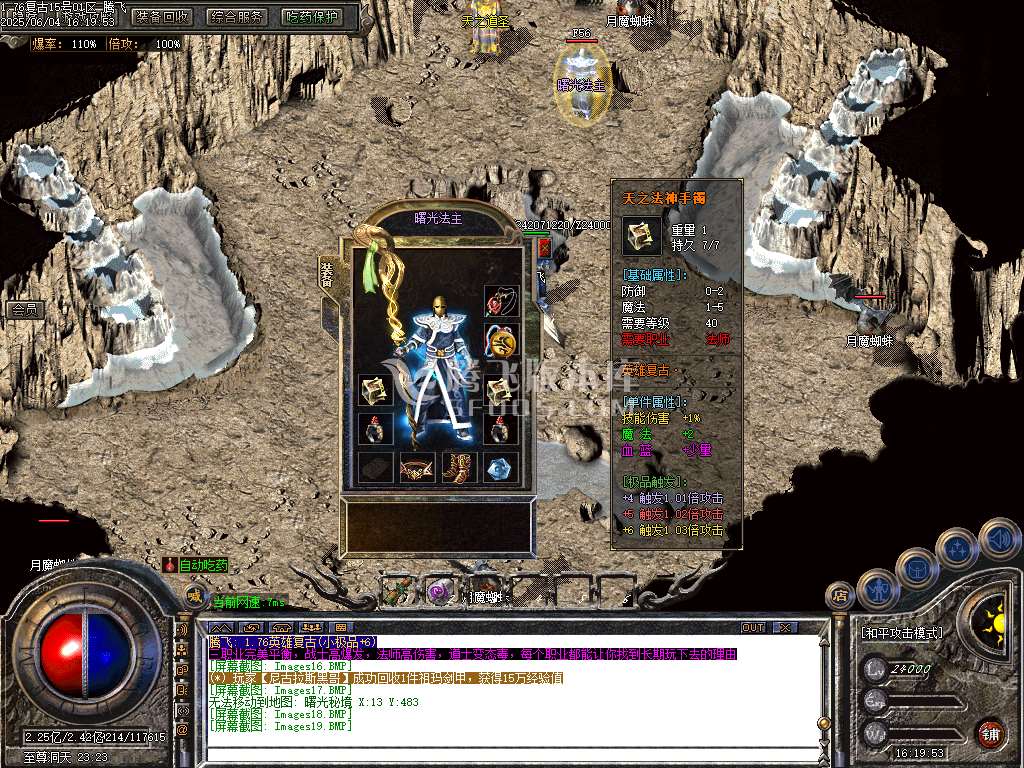
Task: Select the boots equipment slot
Action: (x=459, y=467)
